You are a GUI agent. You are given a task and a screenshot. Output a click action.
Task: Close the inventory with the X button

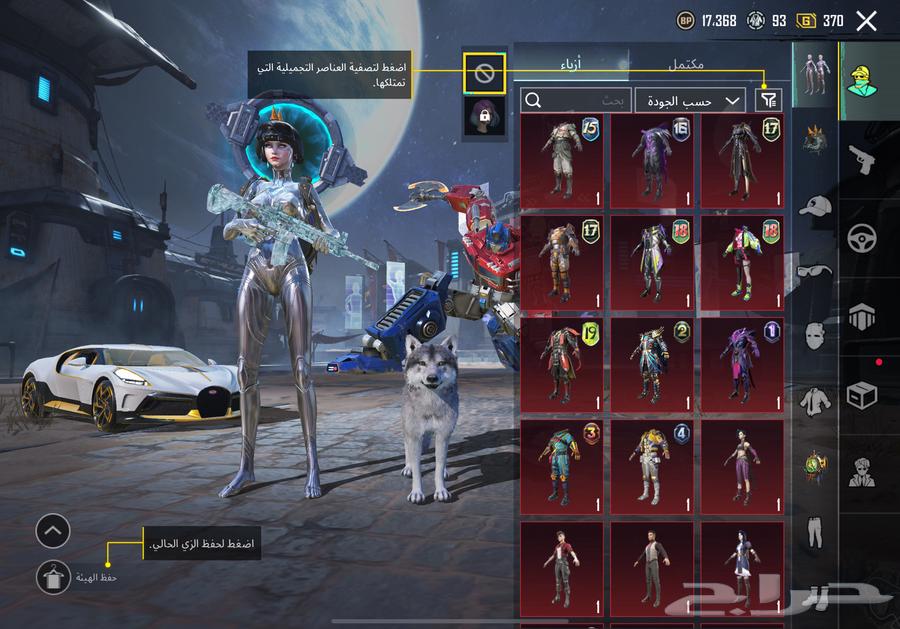pyautogui.click(x=866, y=21)
